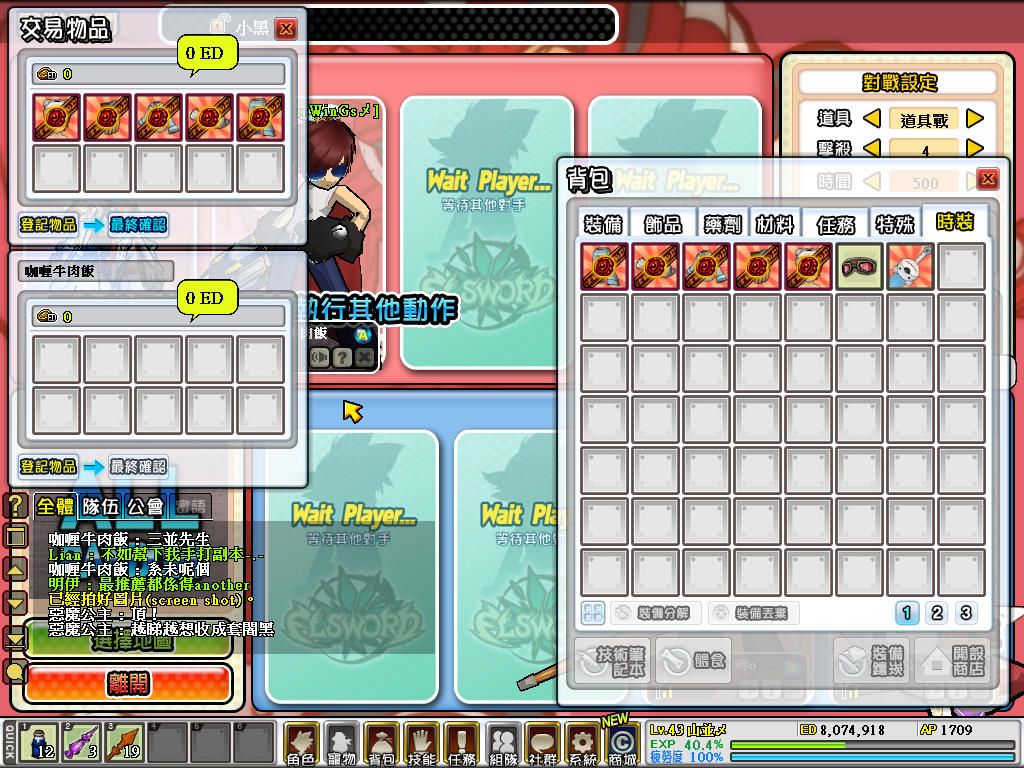Click the 離開 leave button
The image size is (1024, 768).
[128, 684]
